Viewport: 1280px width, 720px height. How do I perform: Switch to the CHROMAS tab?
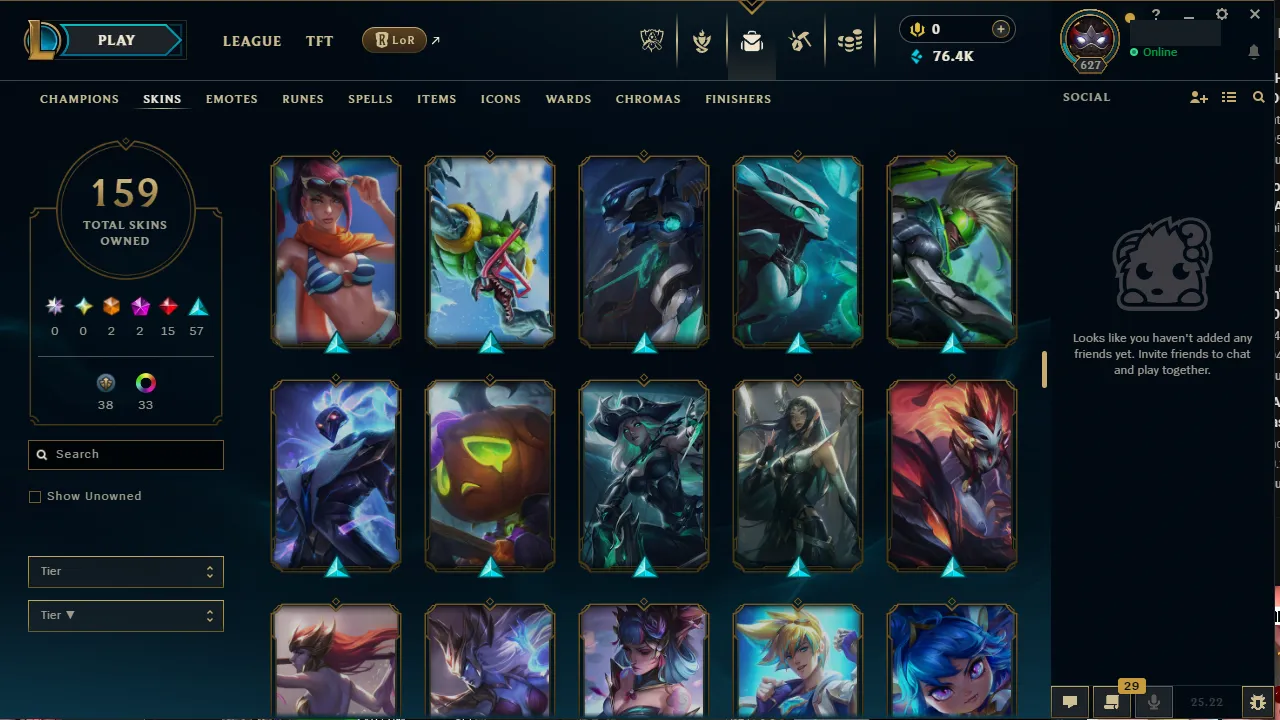click(x=648, y=99)
